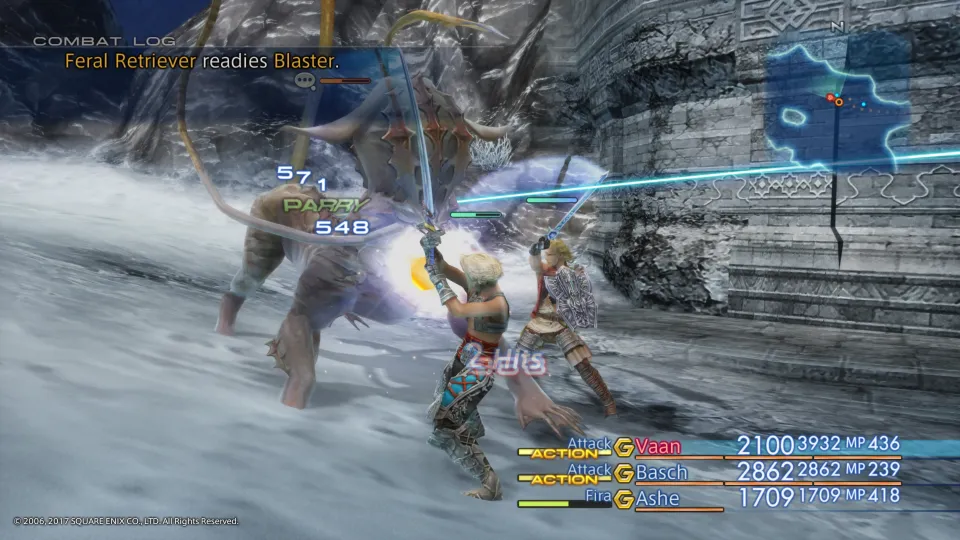This screenshot has height=540, width=960.
Task: Toggle Basch's gambit icon
Action: (624, 472)
